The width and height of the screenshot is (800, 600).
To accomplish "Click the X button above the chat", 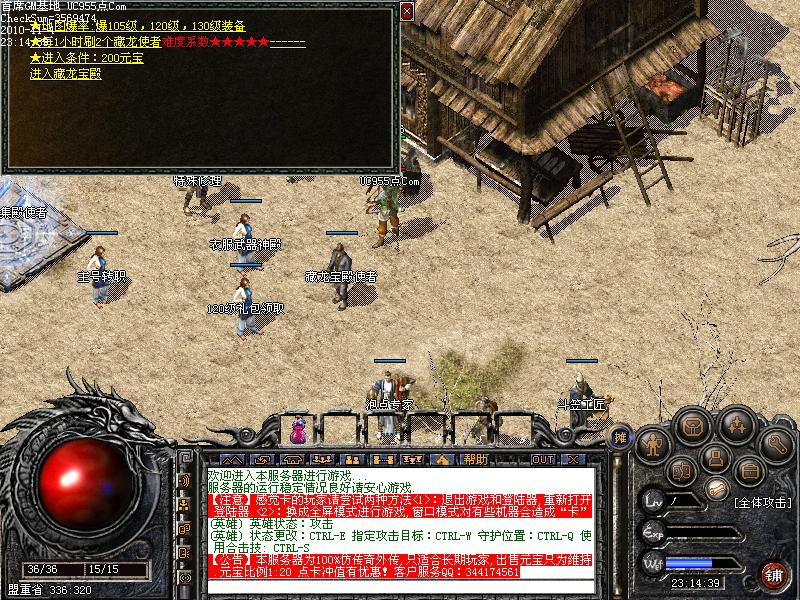I will tap(572, 459).
